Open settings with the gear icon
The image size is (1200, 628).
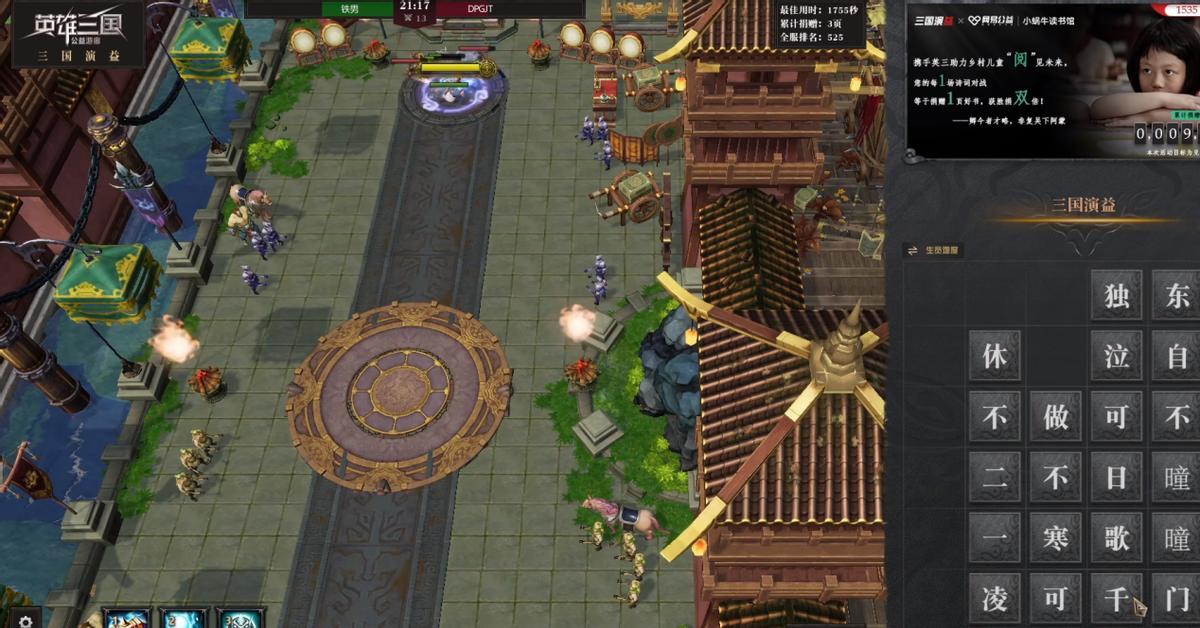26,619
